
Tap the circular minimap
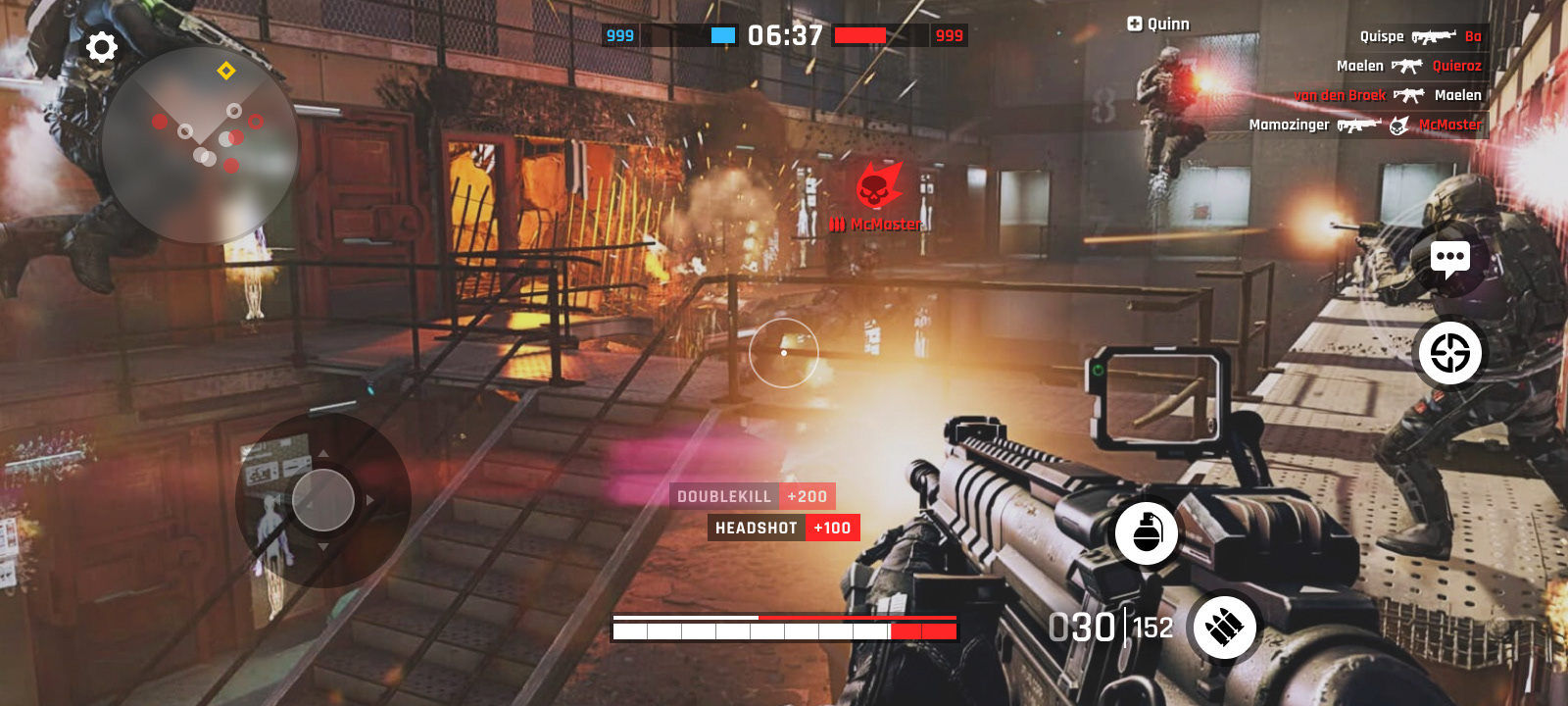click(199, 145)
